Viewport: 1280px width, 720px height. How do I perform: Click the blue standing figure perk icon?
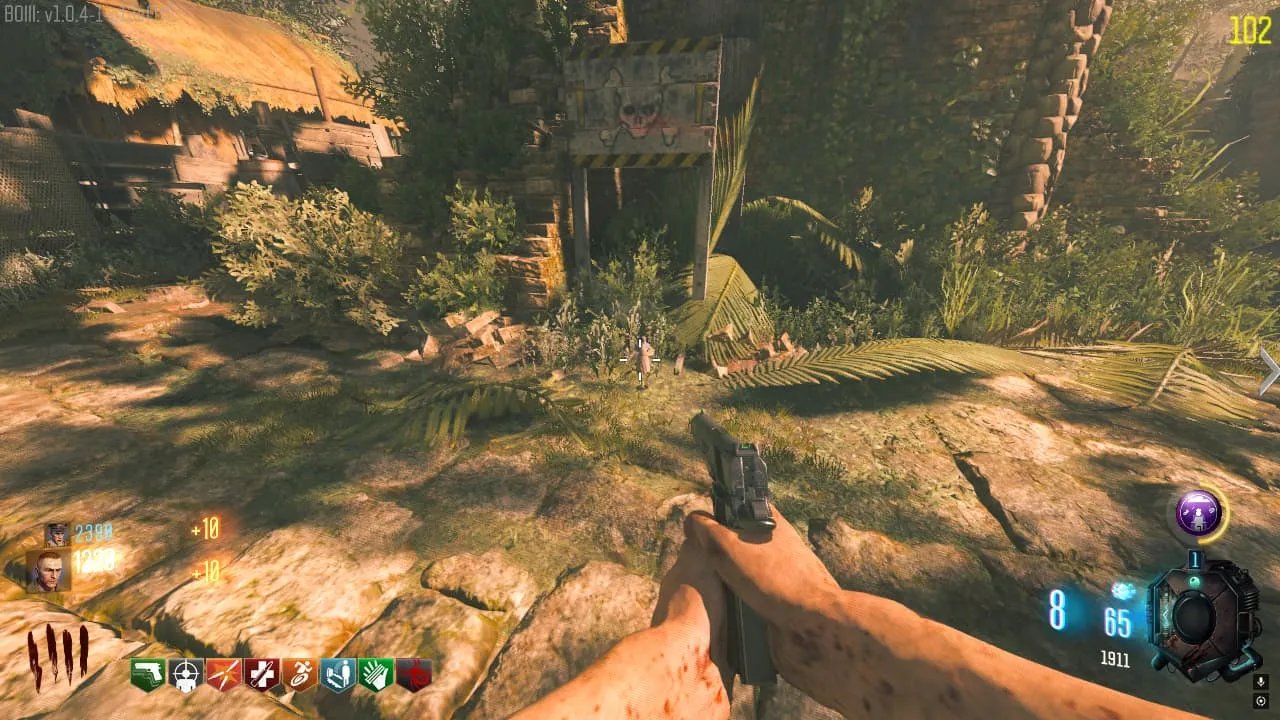click(337, 675)
